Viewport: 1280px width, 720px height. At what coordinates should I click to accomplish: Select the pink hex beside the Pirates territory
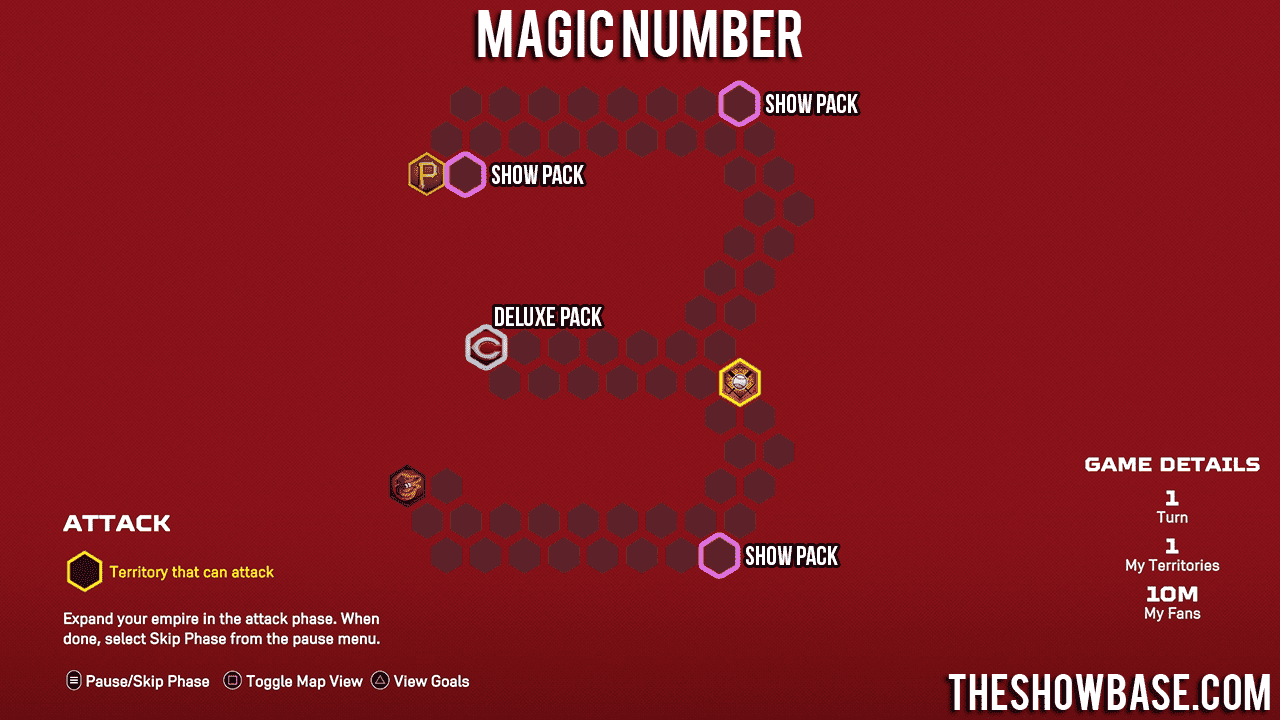(x=466, y=174)
